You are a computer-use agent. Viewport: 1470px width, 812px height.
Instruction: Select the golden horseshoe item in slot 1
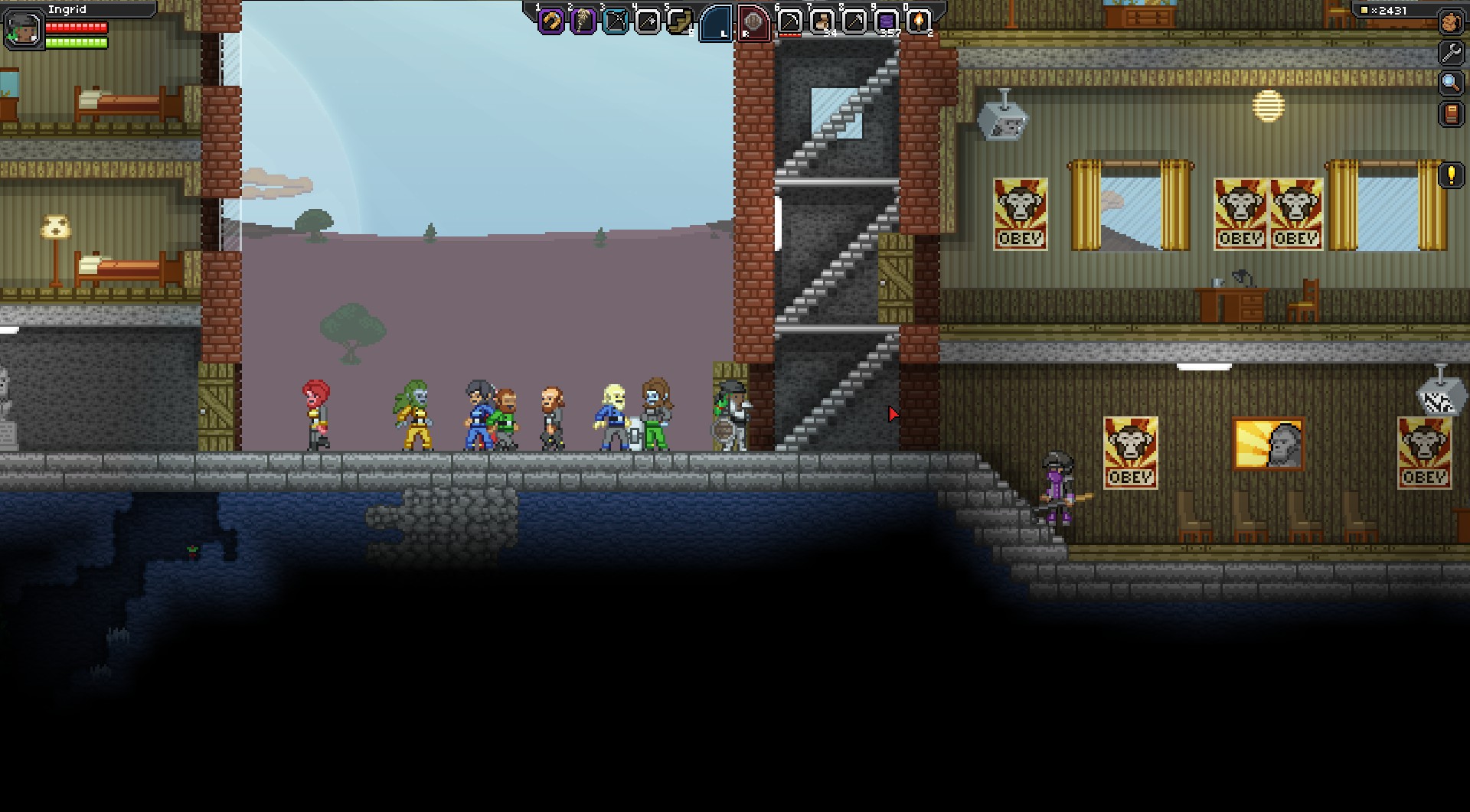550,22
